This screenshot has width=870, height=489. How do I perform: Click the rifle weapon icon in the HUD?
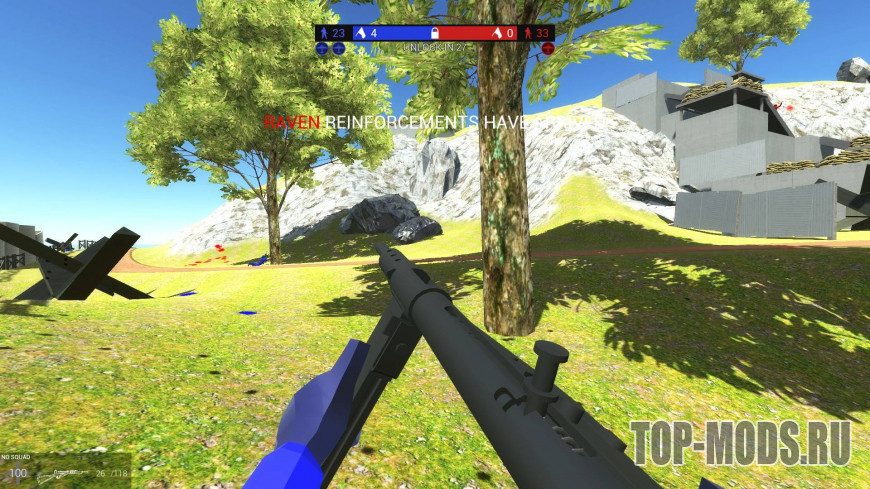pyautogui.click(x=62, y=472)
